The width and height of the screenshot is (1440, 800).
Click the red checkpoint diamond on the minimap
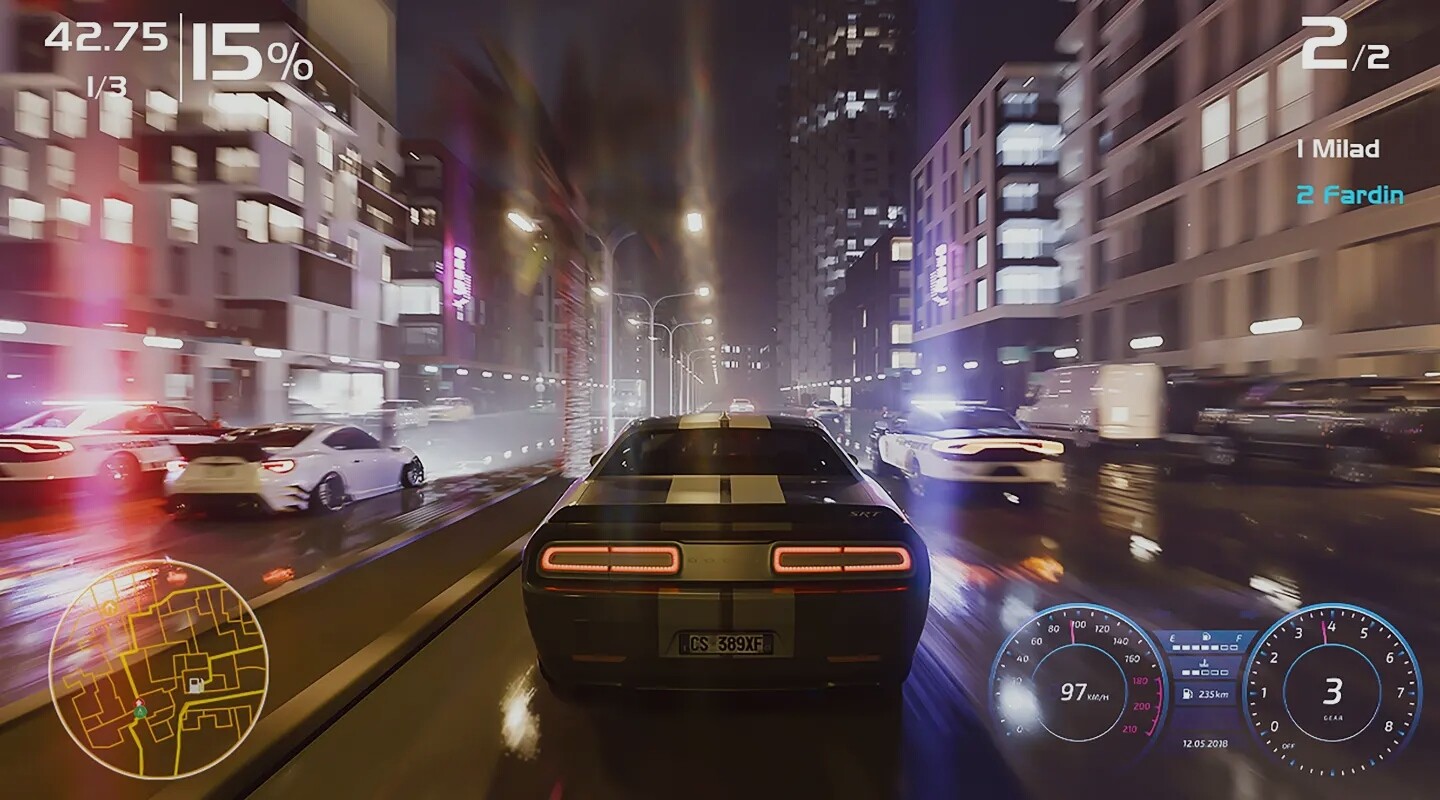pyautogui.click(x=139, y=701)
